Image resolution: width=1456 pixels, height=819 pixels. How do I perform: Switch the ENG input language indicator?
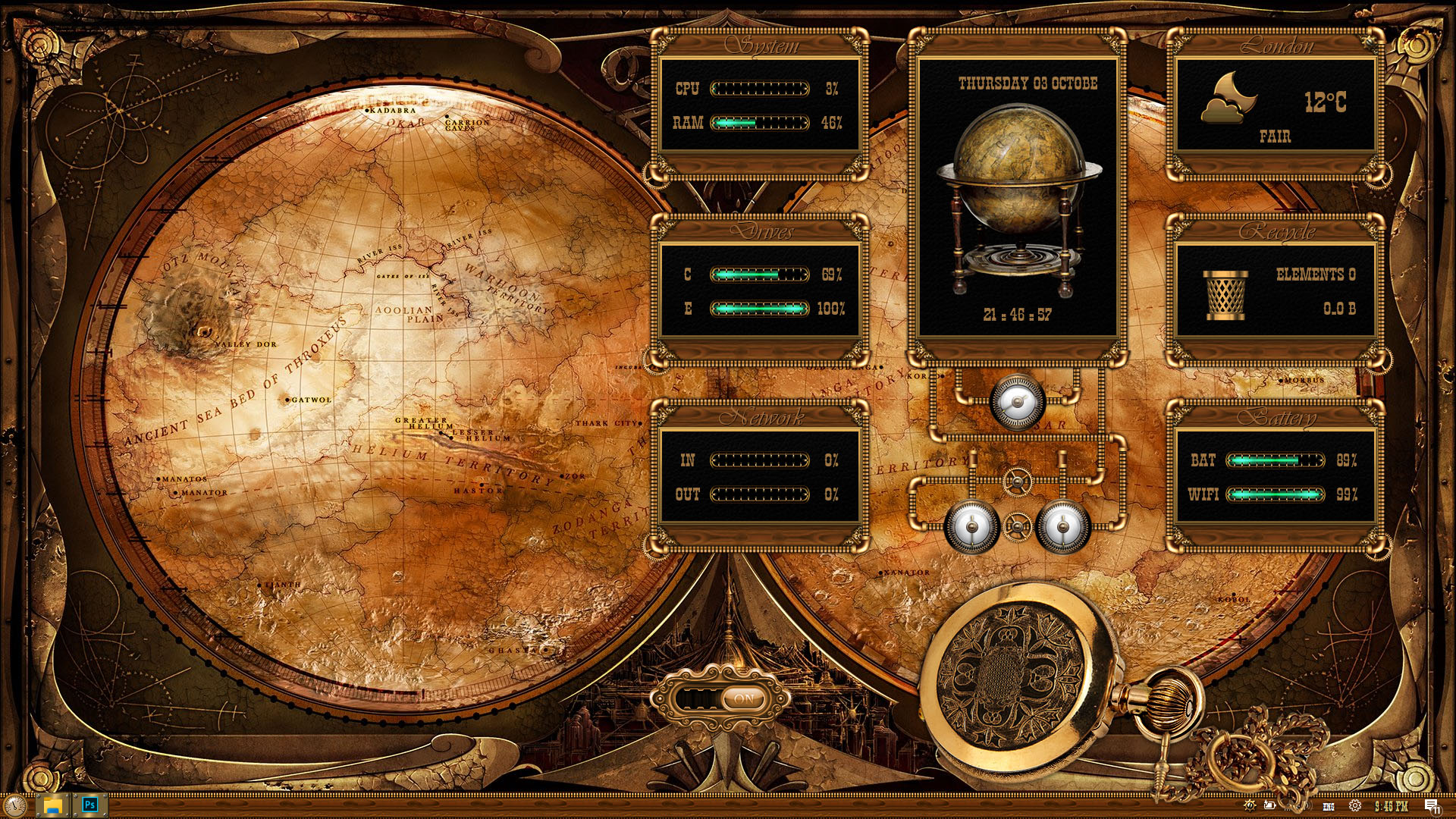[1329, 807]
